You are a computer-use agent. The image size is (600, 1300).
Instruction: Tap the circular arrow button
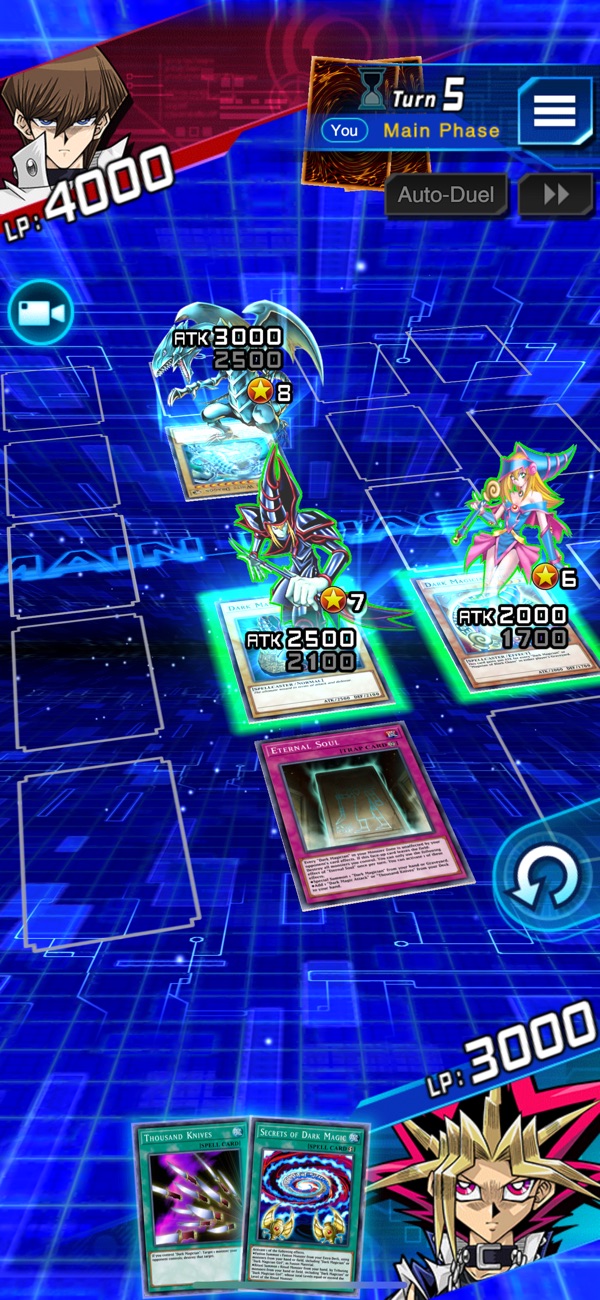pos(546,878)
